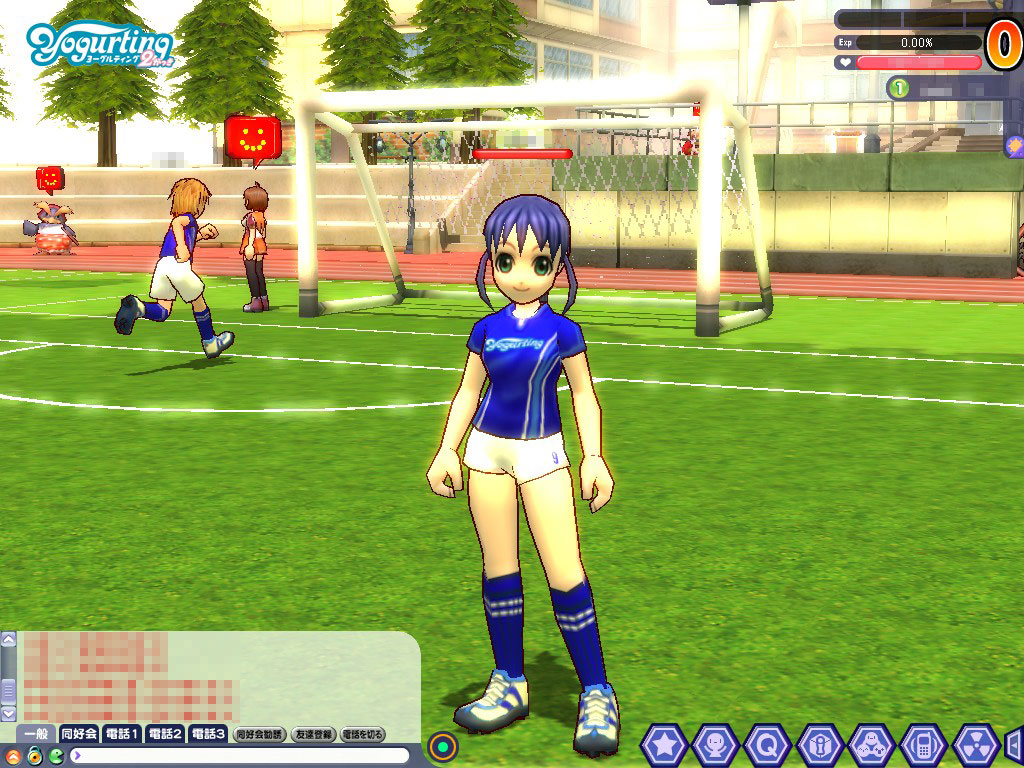Viewport: 1024px width, 768px height.
Task: Open the character figure hexagon menu
Action: click(715, 745)
